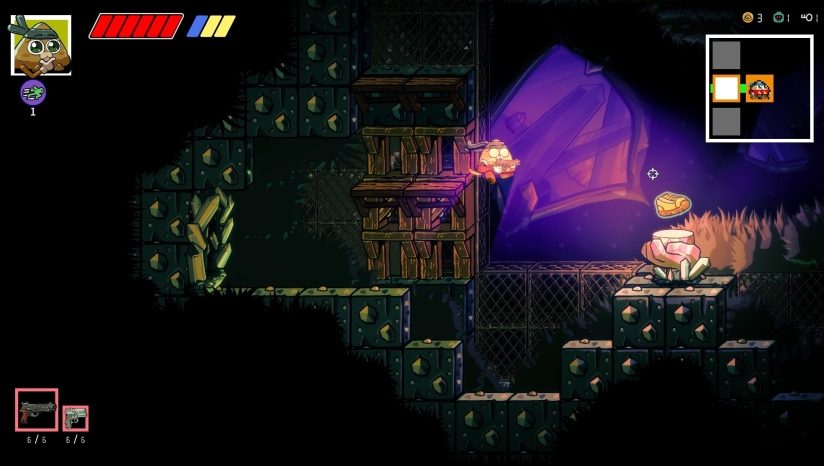Click the teal robot-face counter icon
The image size is (824, 466).
click(778, 18)
